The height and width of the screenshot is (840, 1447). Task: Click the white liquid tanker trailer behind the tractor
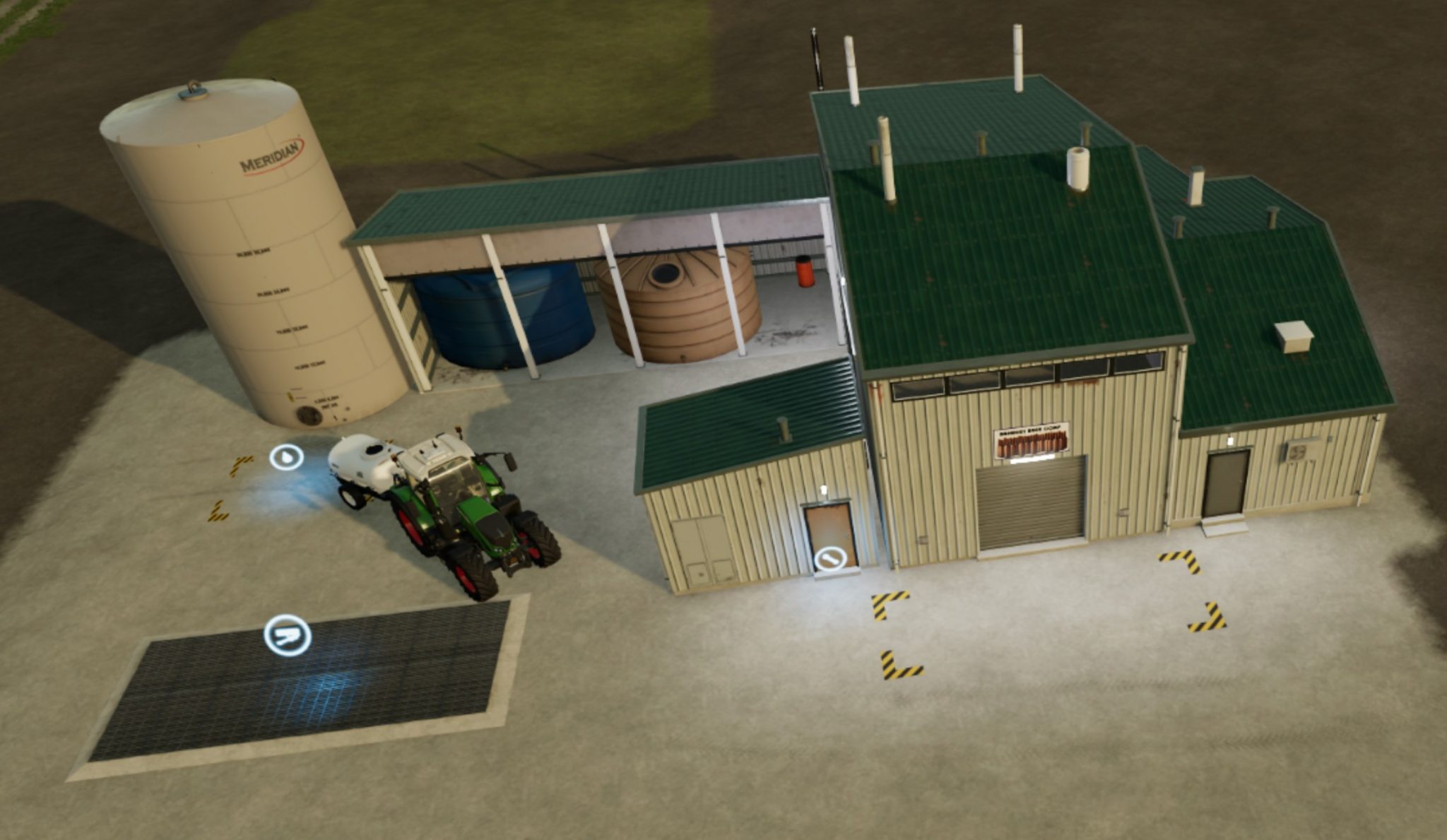[x=360, y=459]
